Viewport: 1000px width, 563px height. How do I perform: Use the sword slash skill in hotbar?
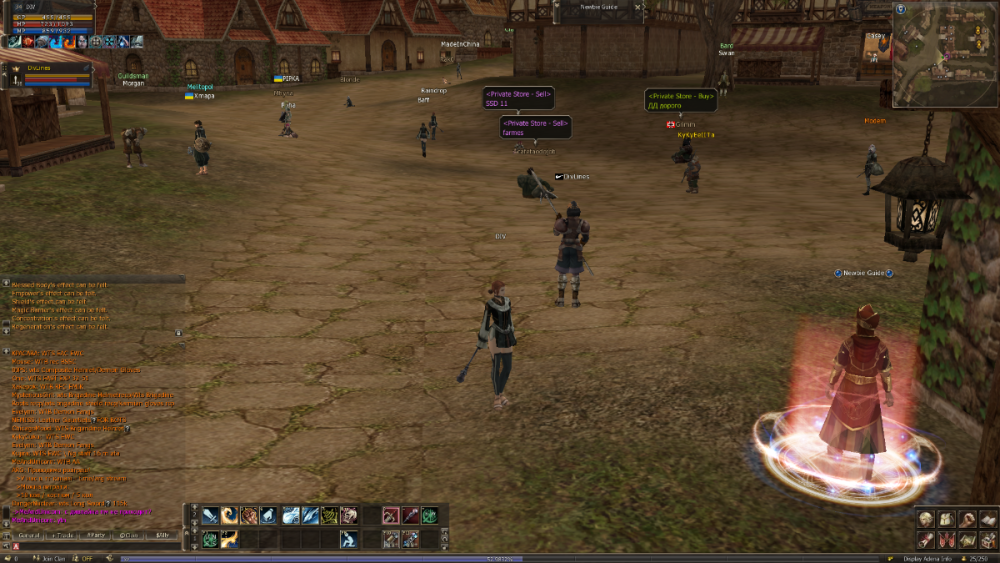(x=210, y=516)
